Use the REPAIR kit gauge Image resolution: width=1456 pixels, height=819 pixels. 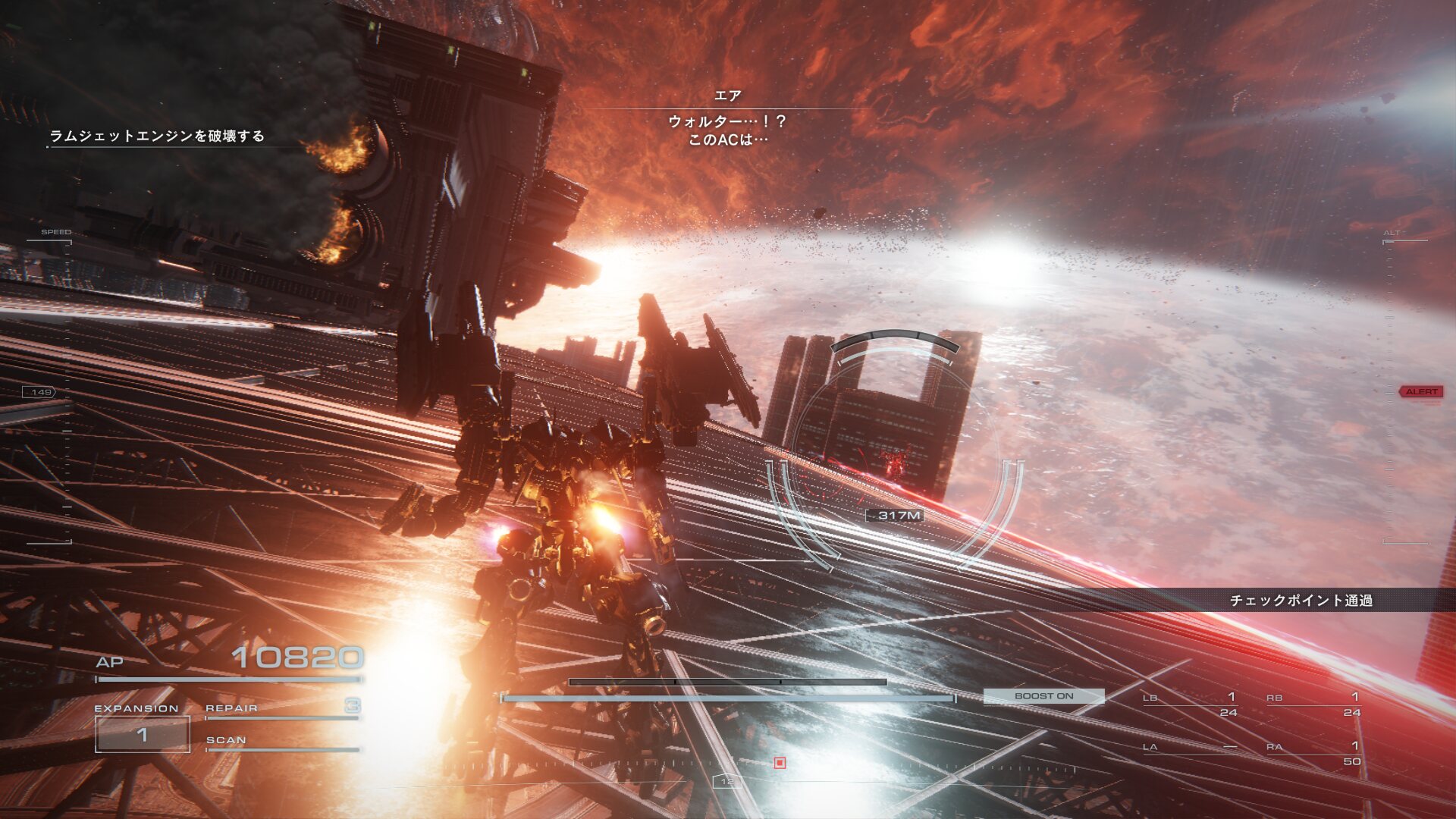pos(282,710)
